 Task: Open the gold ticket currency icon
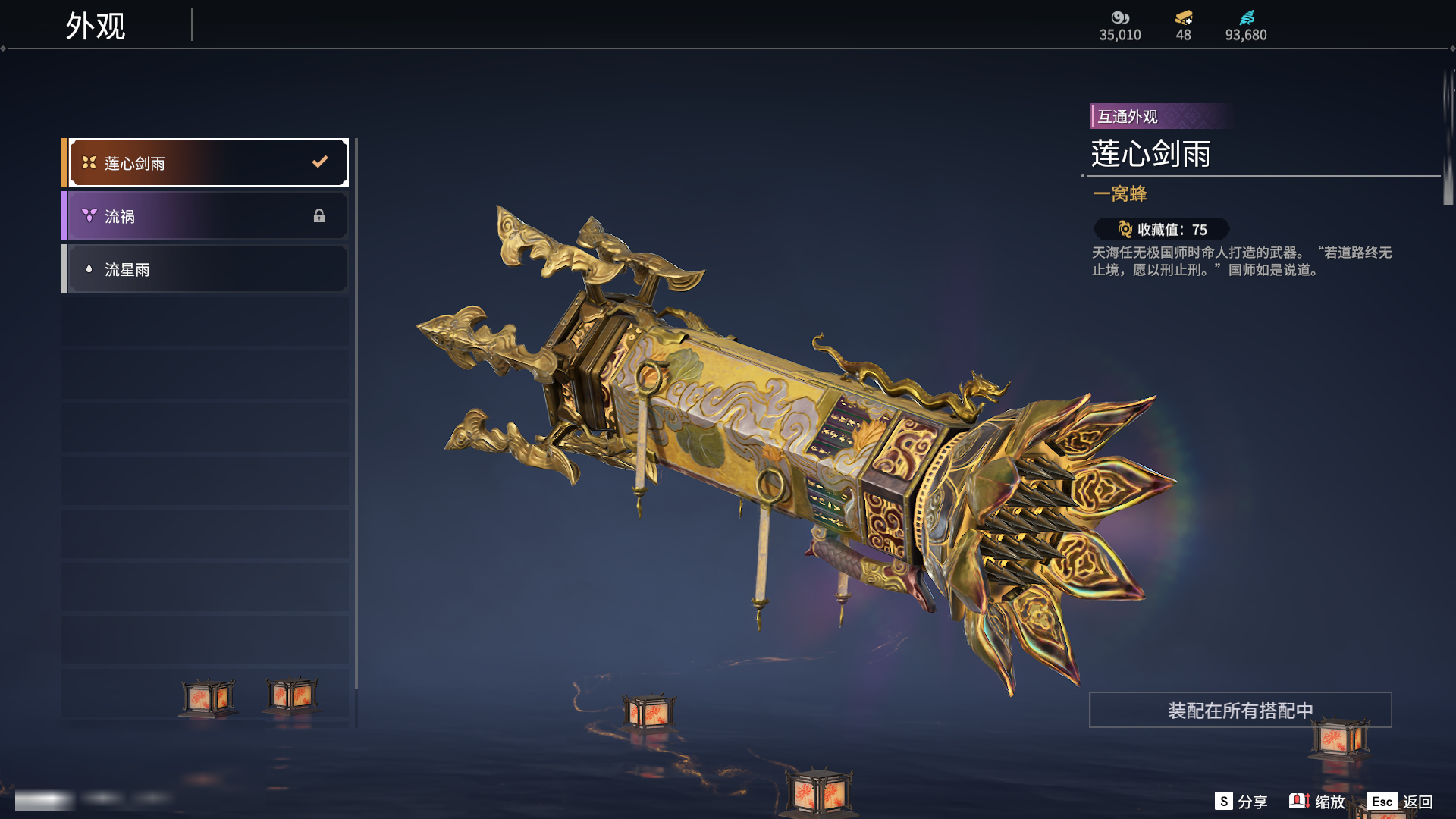1183,17
